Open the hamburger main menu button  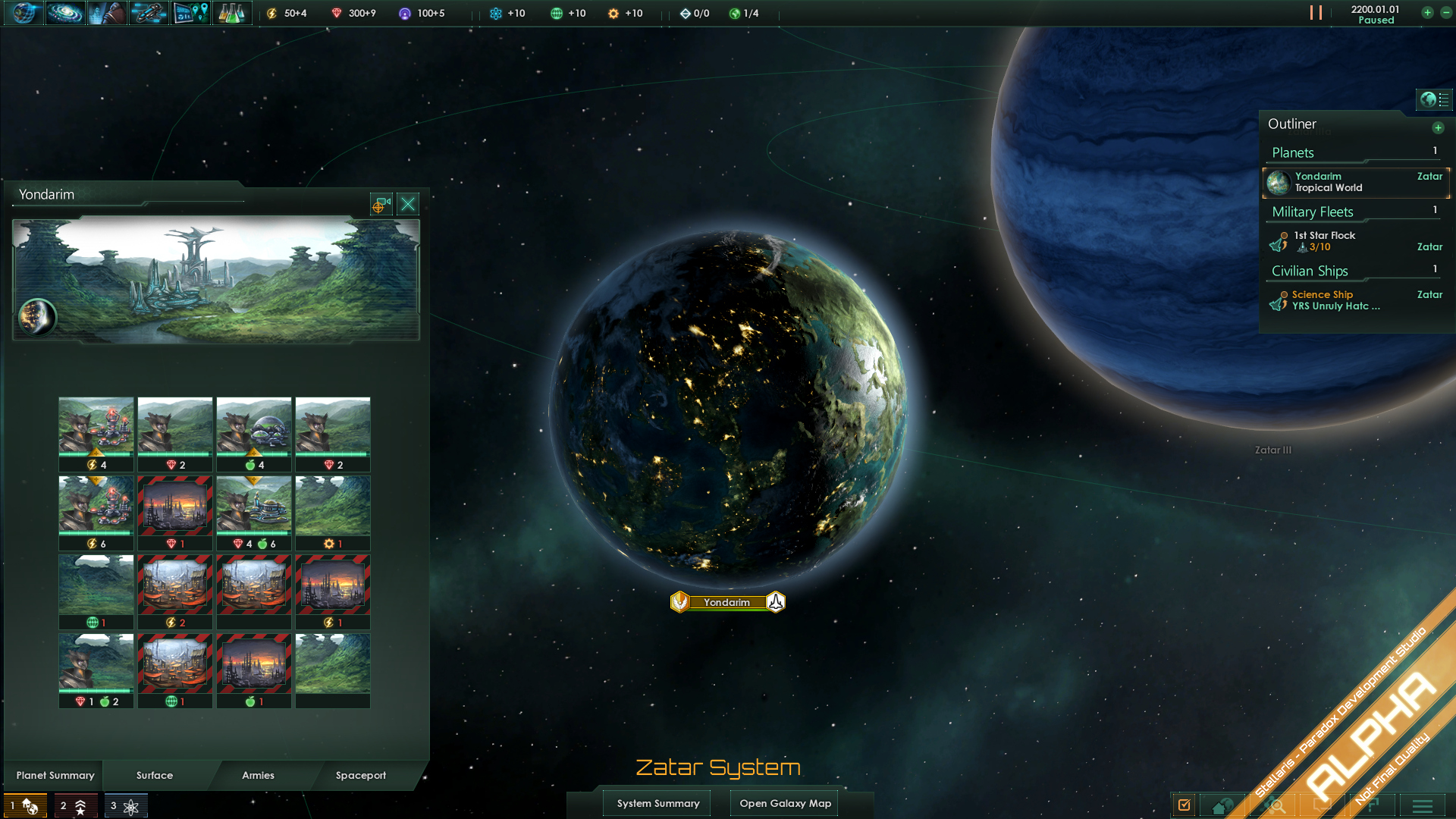(1422, 805)
